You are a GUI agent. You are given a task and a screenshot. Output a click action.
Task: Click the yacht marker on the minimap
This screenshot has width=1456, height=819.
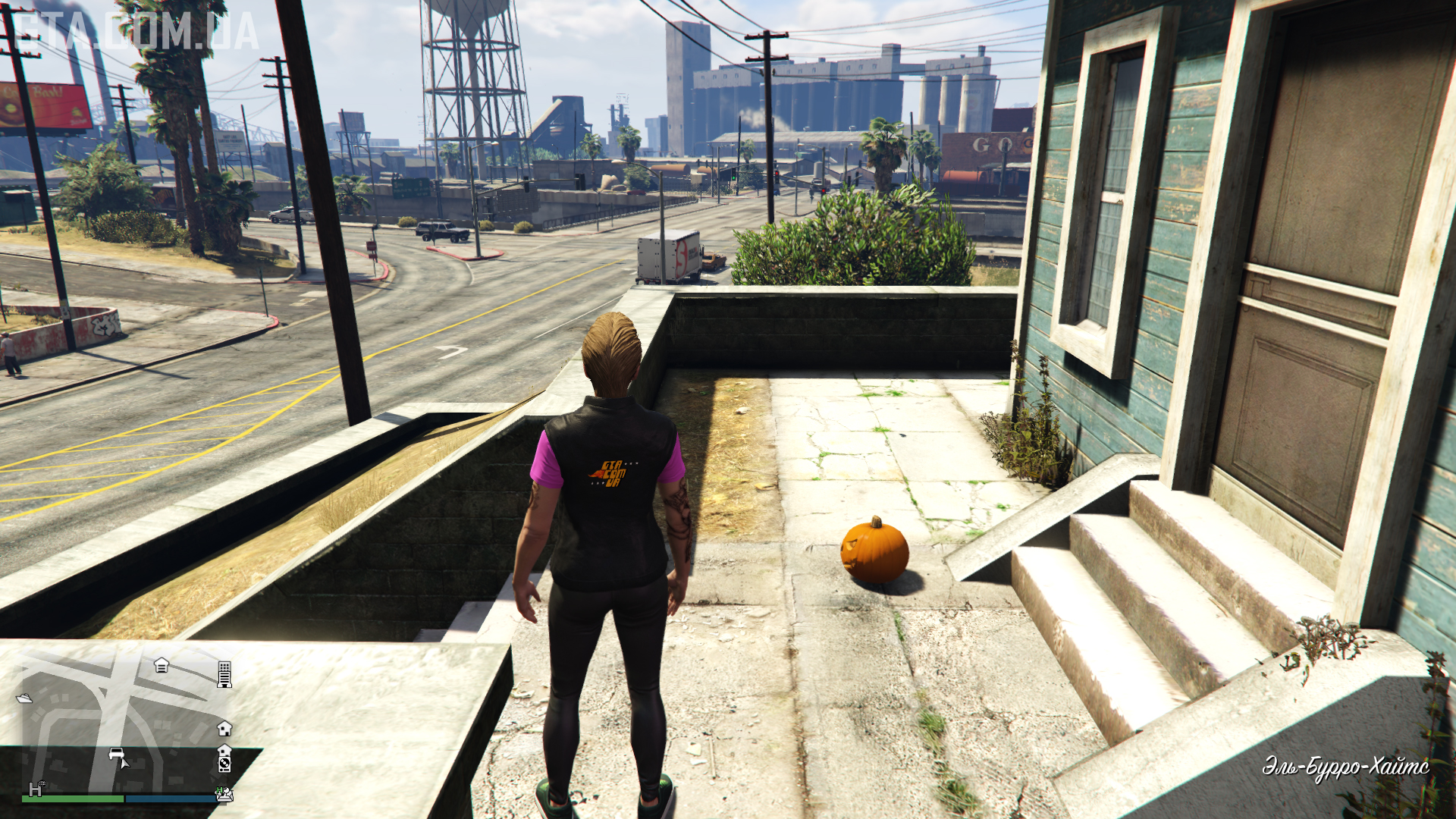pyautogui.click(x=24, y=698)
